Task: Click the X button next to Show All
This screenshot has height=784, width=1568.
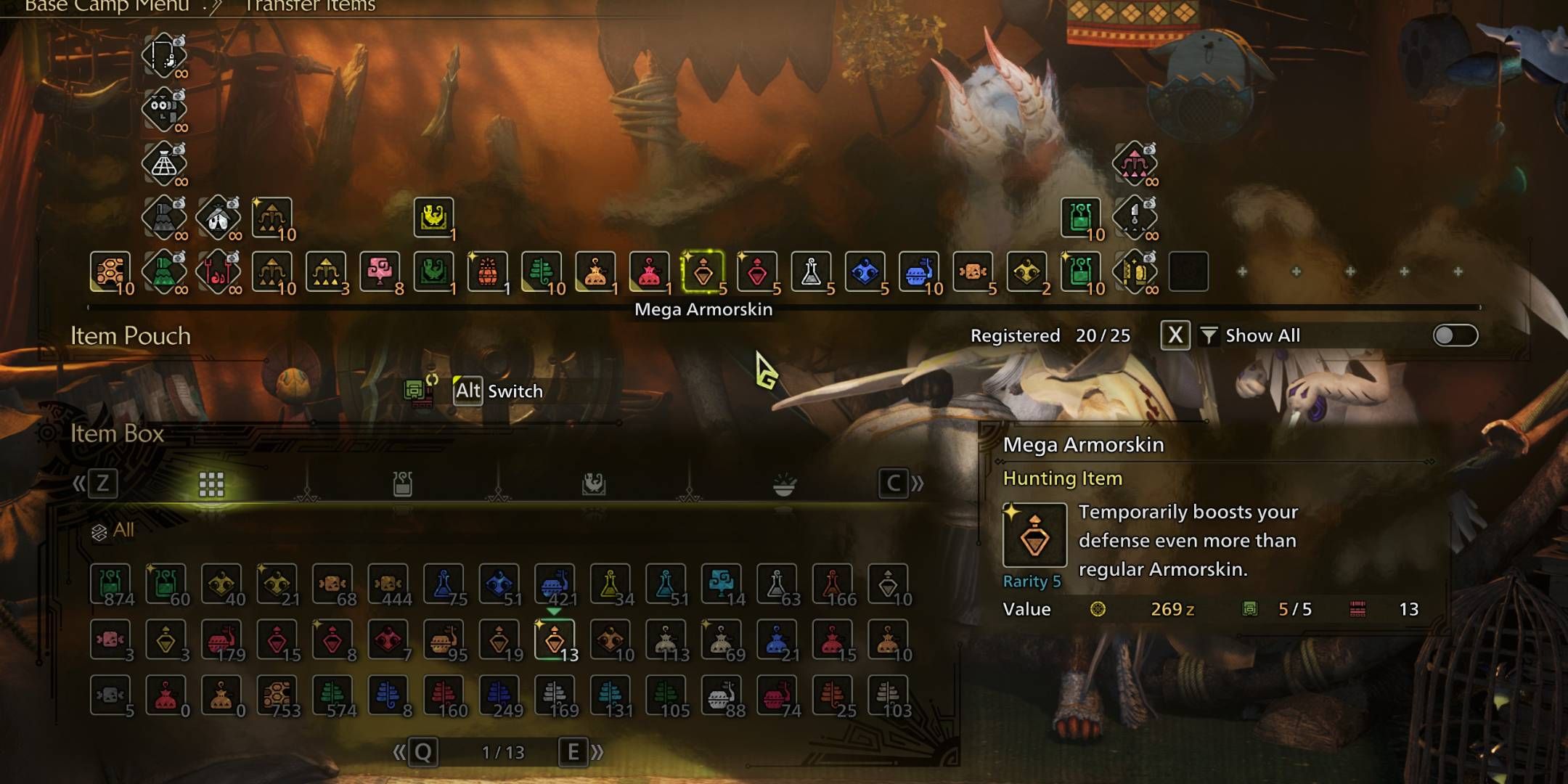Action: [1176, 335]
